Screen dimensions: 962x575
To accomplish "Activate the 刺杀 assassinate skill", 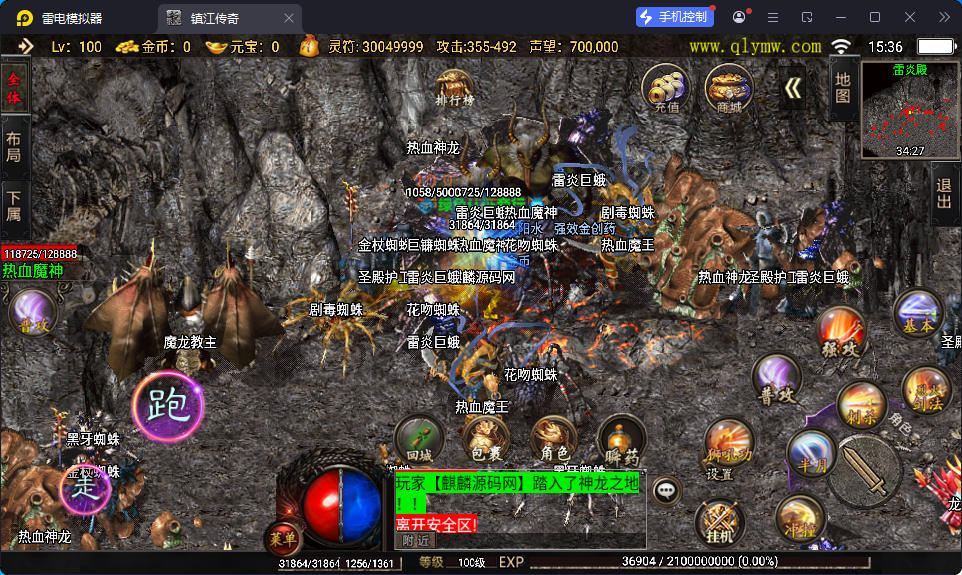I will pyautogui.click(x=860, y=404).
